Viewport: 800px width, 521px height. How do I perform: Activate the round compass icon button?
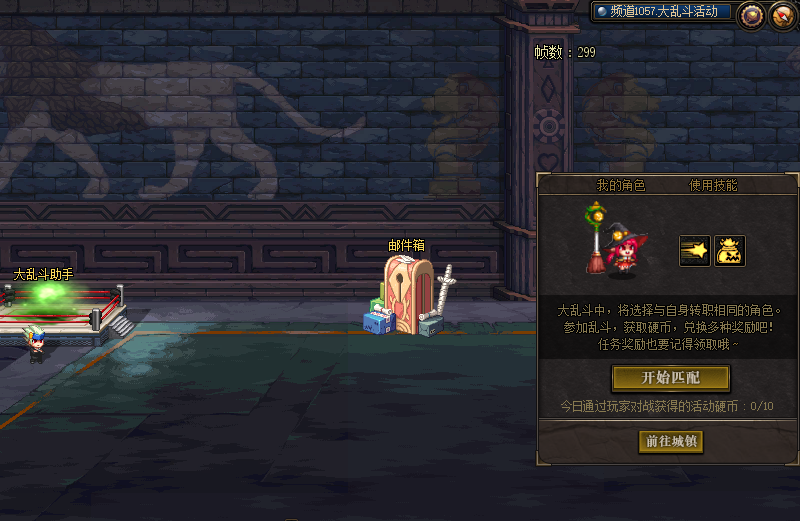point(781,14)
